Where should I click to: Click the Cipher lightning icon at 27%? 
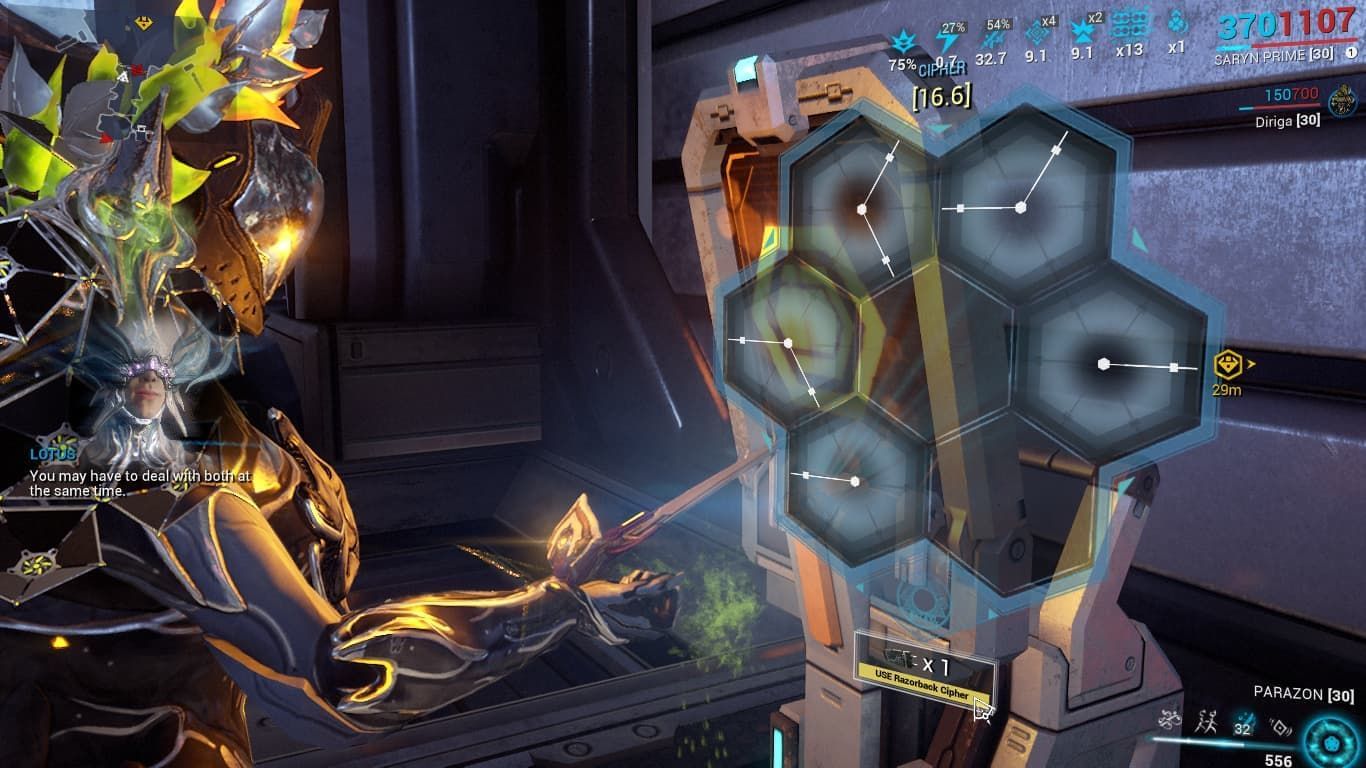(x=950, y=40)
